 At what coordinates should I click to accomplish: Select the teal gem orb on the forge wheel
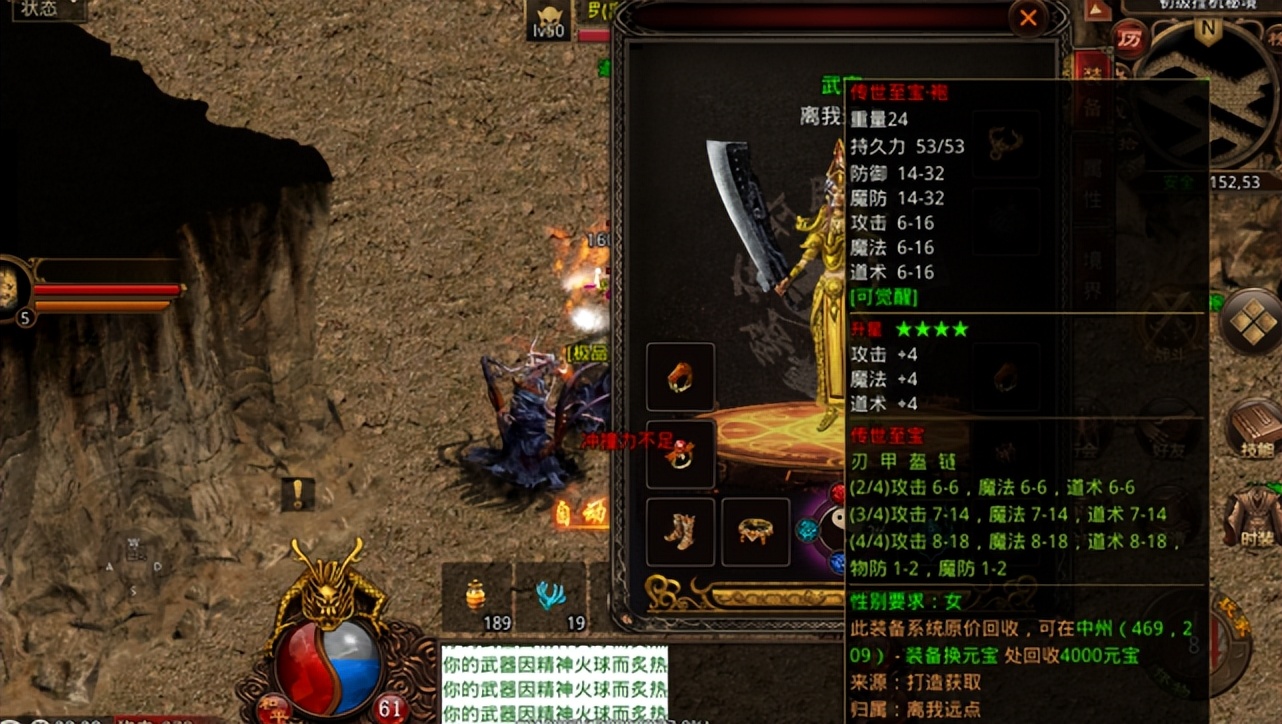coord(806,528)
